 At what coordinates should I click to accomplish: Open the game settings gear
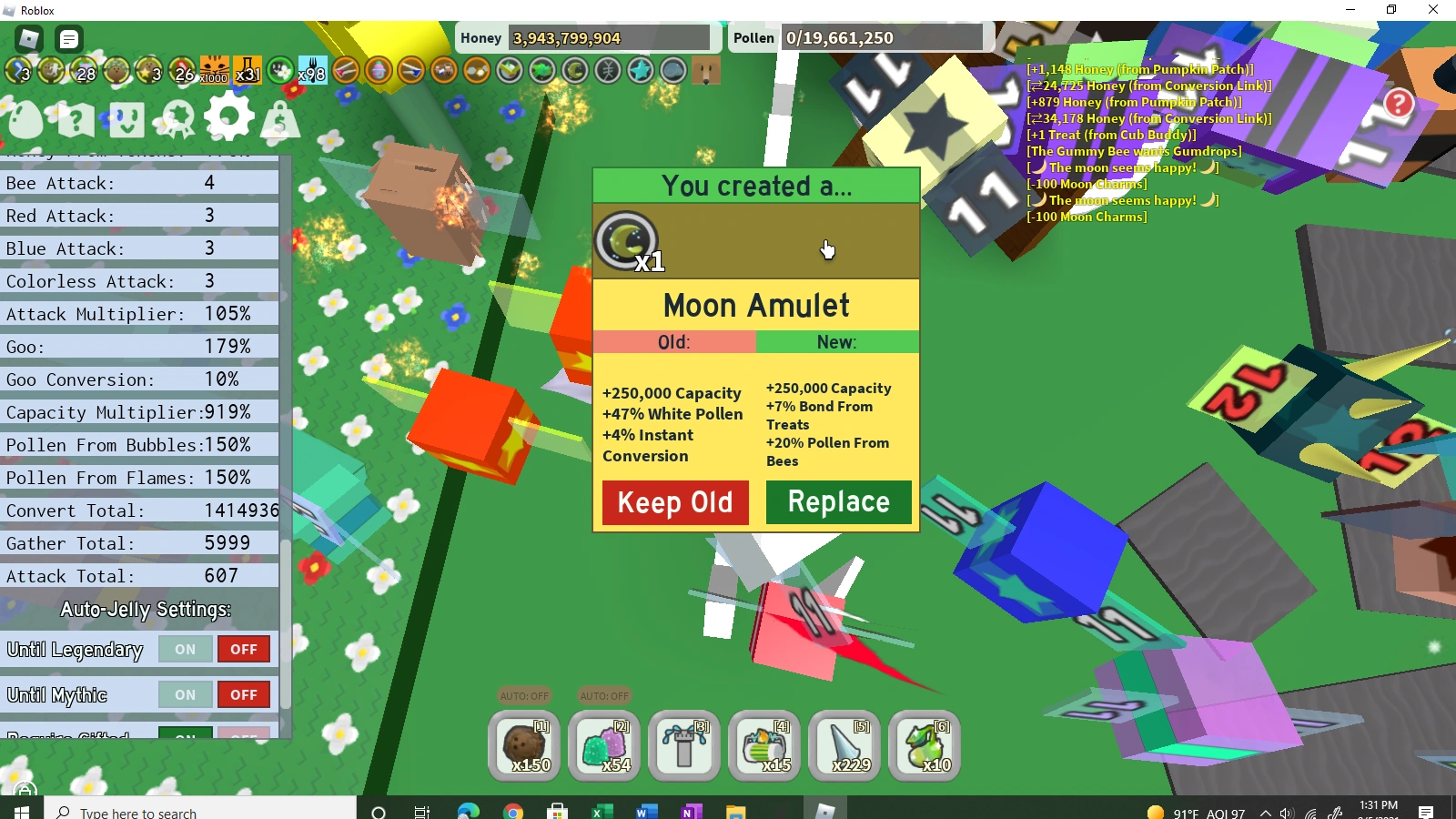click(x=229, y=118)
